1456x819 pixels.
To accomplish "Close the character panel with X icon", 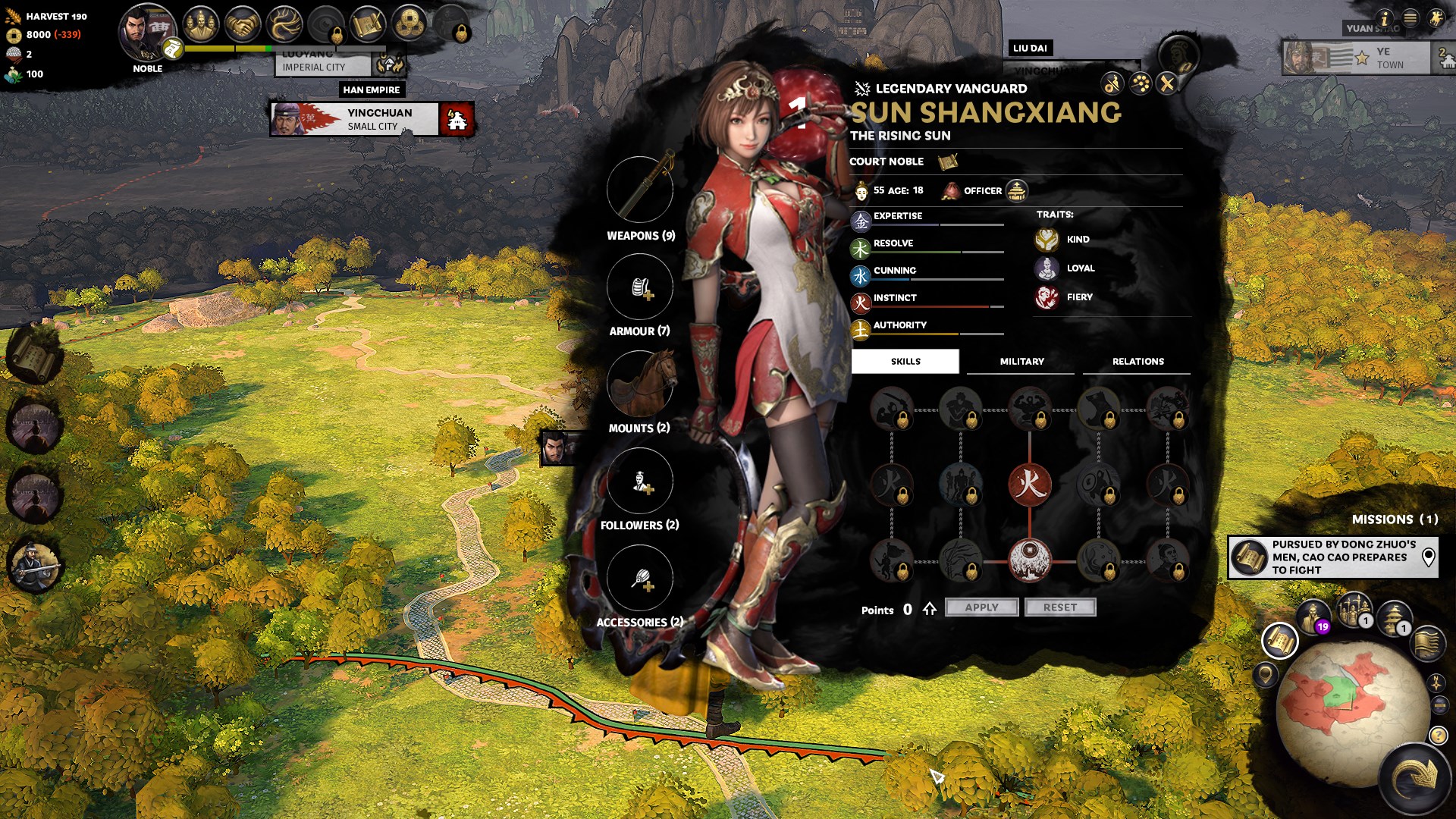I will [x=1167, y=83].
